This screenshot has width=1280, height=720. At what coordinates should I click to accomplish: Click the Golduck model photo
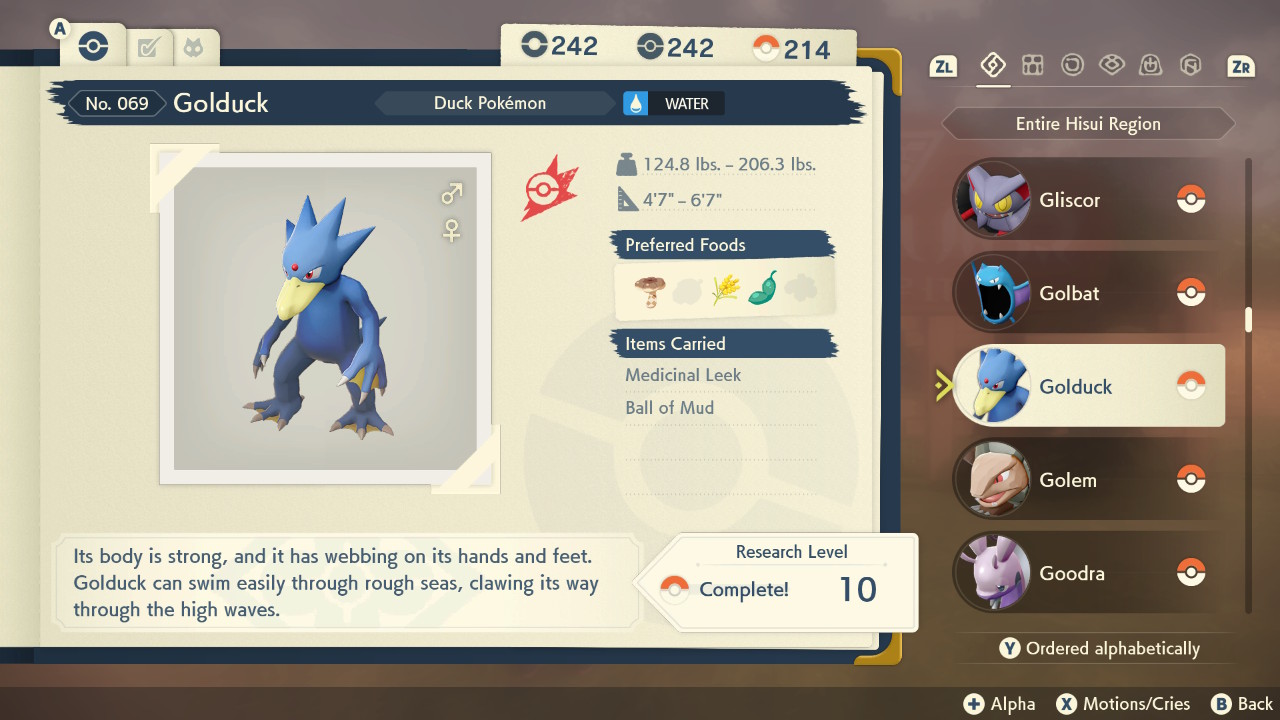325,318
